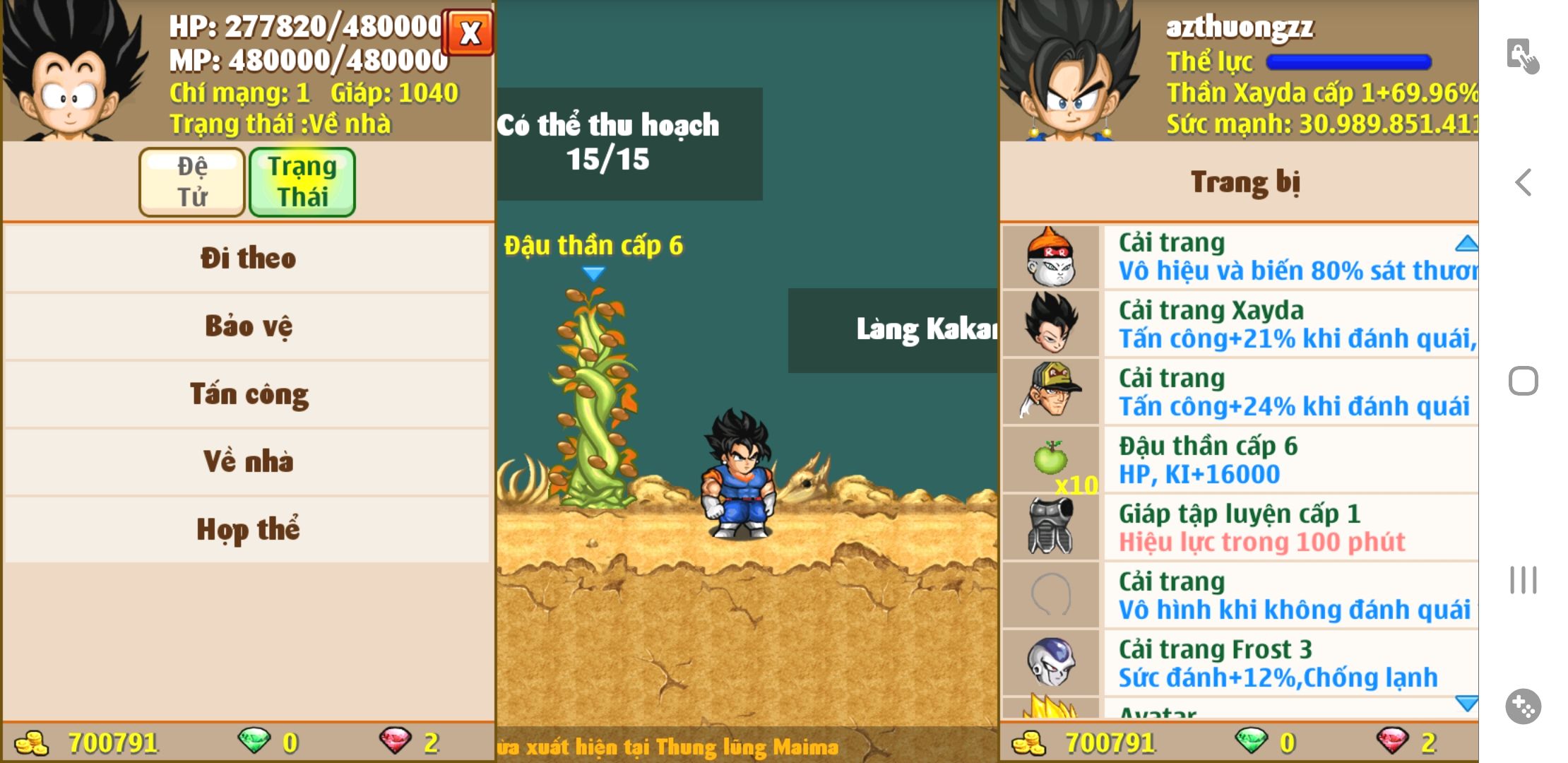
Task: Click the up arrow in equipment list
Action: (x=1466, y=244)
